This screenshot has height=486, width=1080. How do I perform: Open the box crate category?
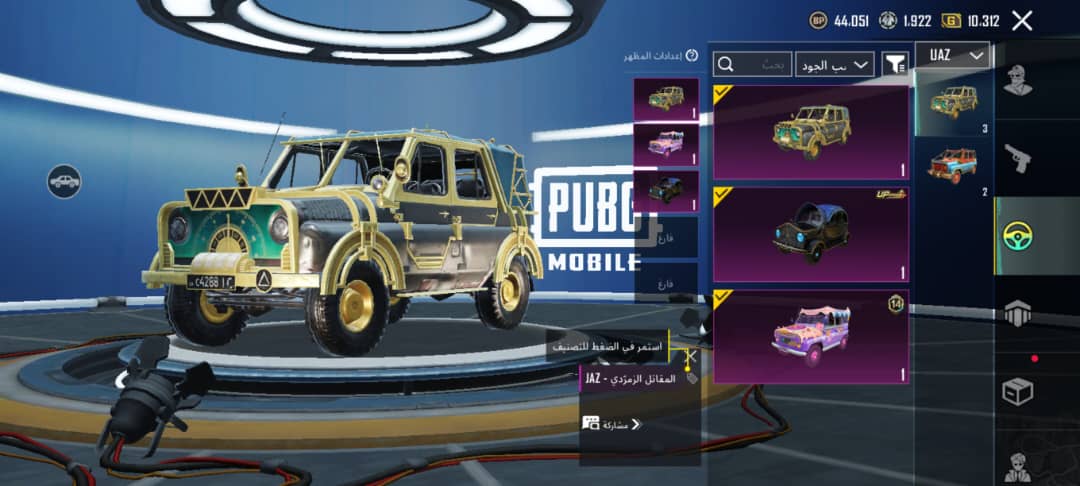pyautogui.click(x=1018, y=392)
